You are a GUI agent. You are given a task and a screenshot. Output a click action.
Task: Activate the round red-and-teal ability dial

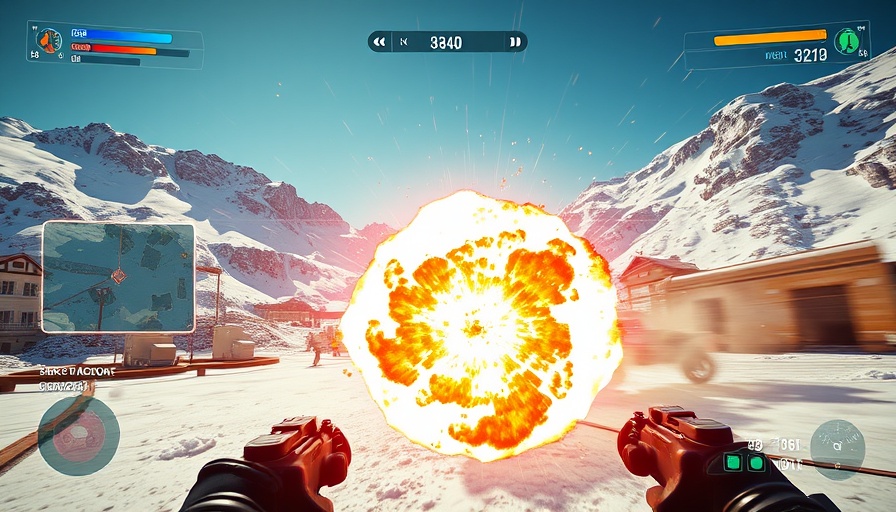coord(78,435)
